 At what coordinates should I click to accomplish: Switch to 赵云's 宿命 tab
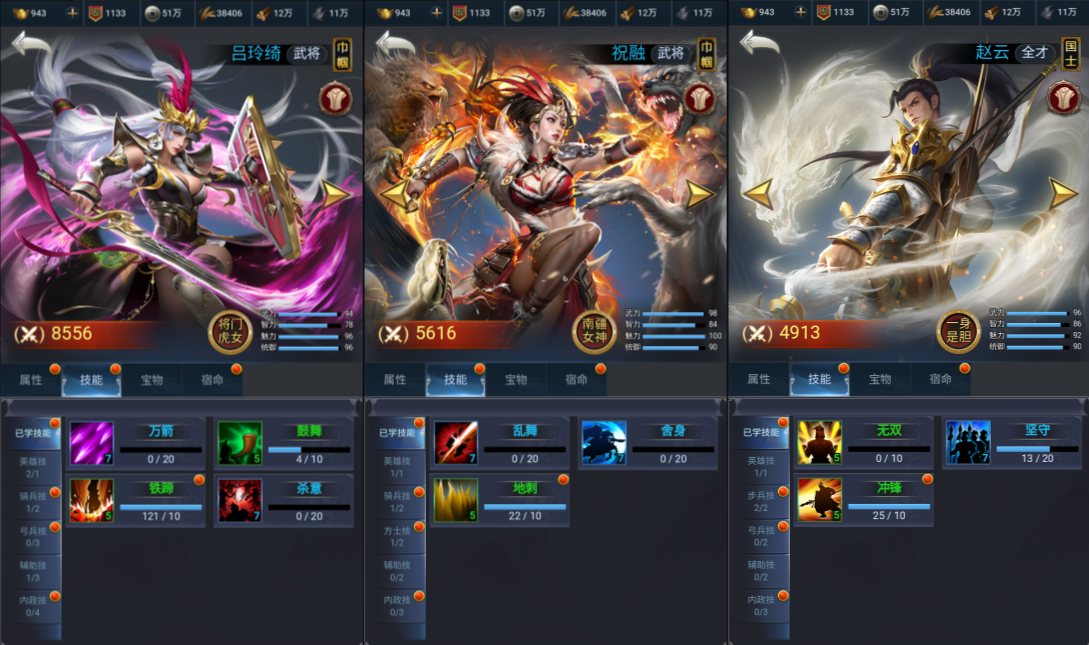tap(940, 380)
